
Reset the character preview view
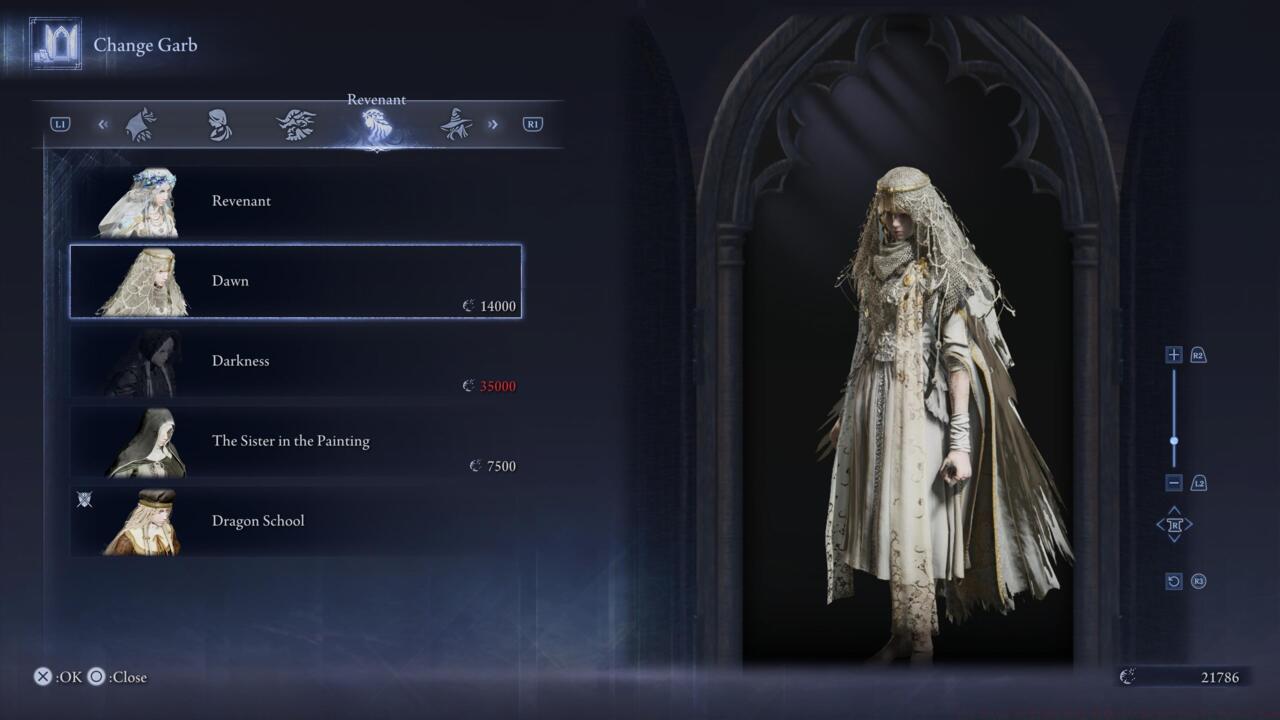tap(1174, 581)
